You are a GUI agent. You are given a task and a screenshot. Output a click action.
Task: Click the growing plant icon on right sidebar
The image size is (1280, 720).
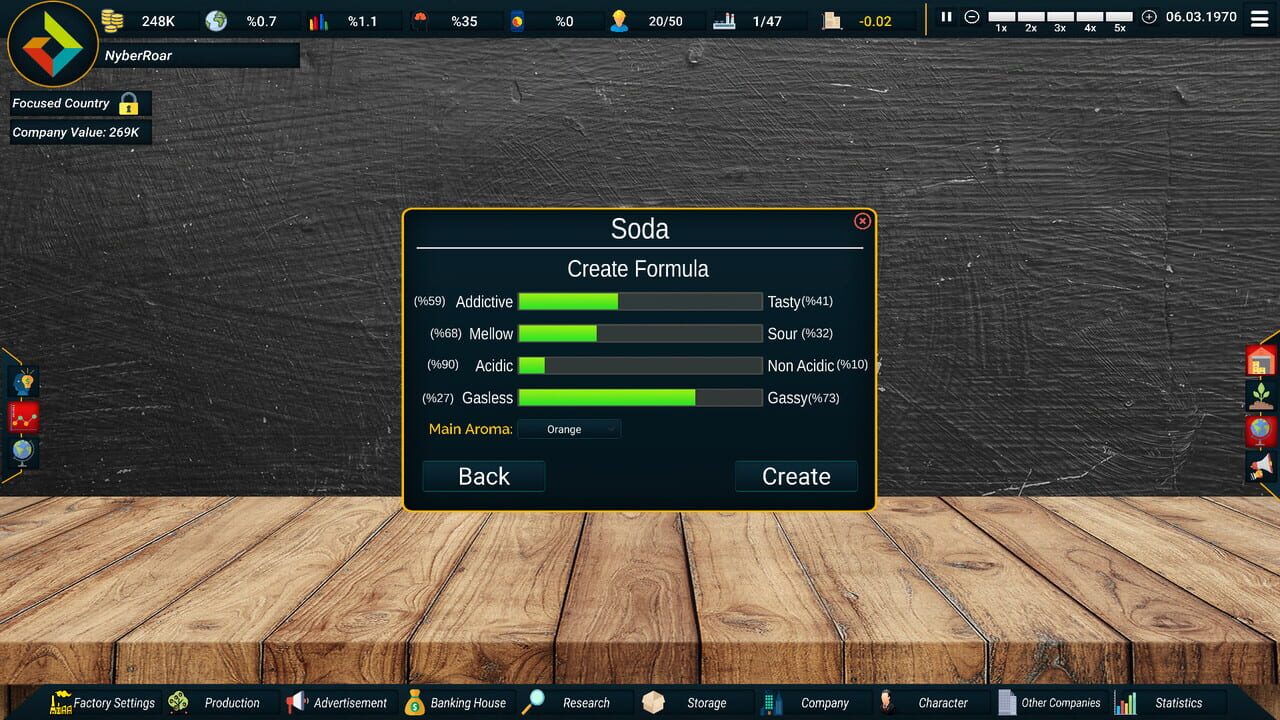coord(1259,394)
